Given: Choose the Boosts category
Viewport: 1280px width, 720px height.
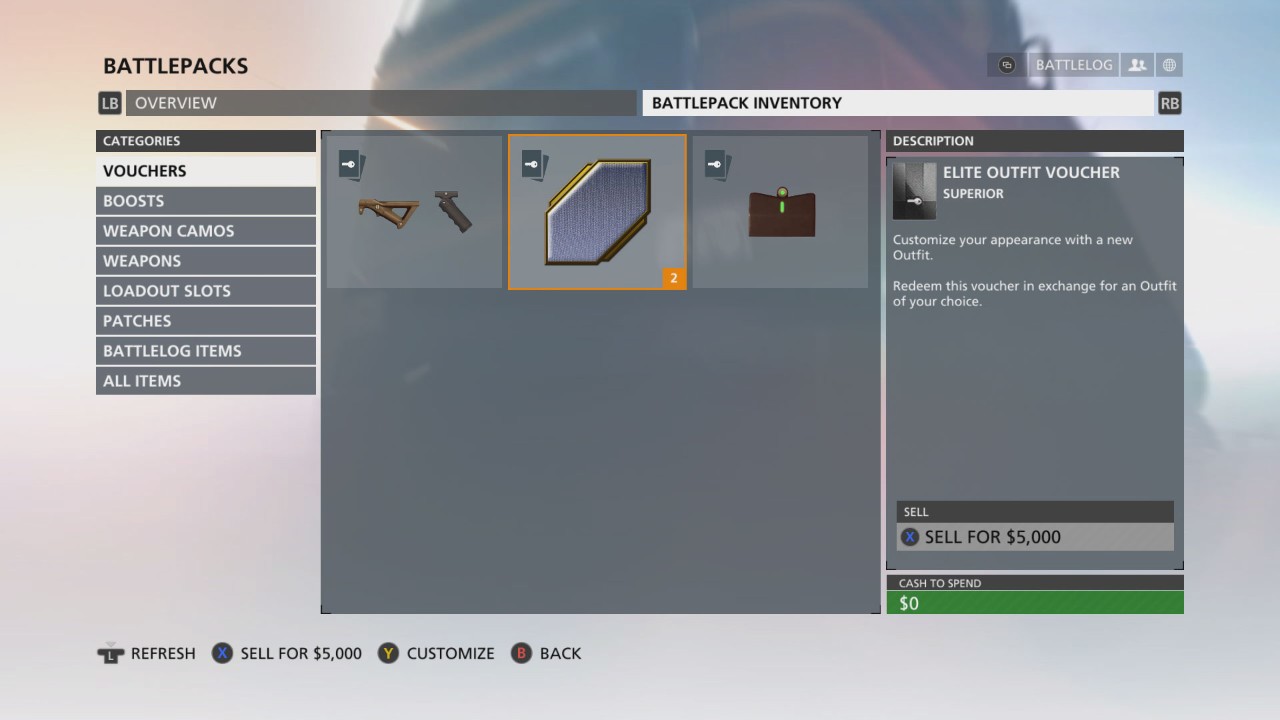Looking at the screenshot, I should click(x=206, y=201).
